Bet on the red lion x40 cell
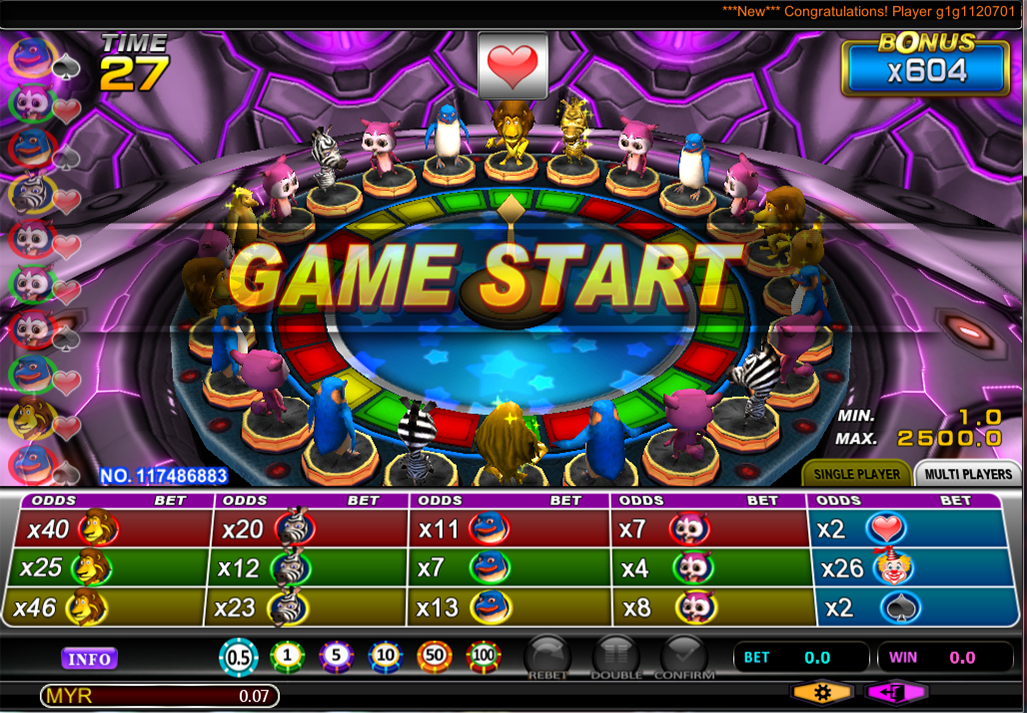This screenshot has width=1027, height=713. (x=112, y=528)
